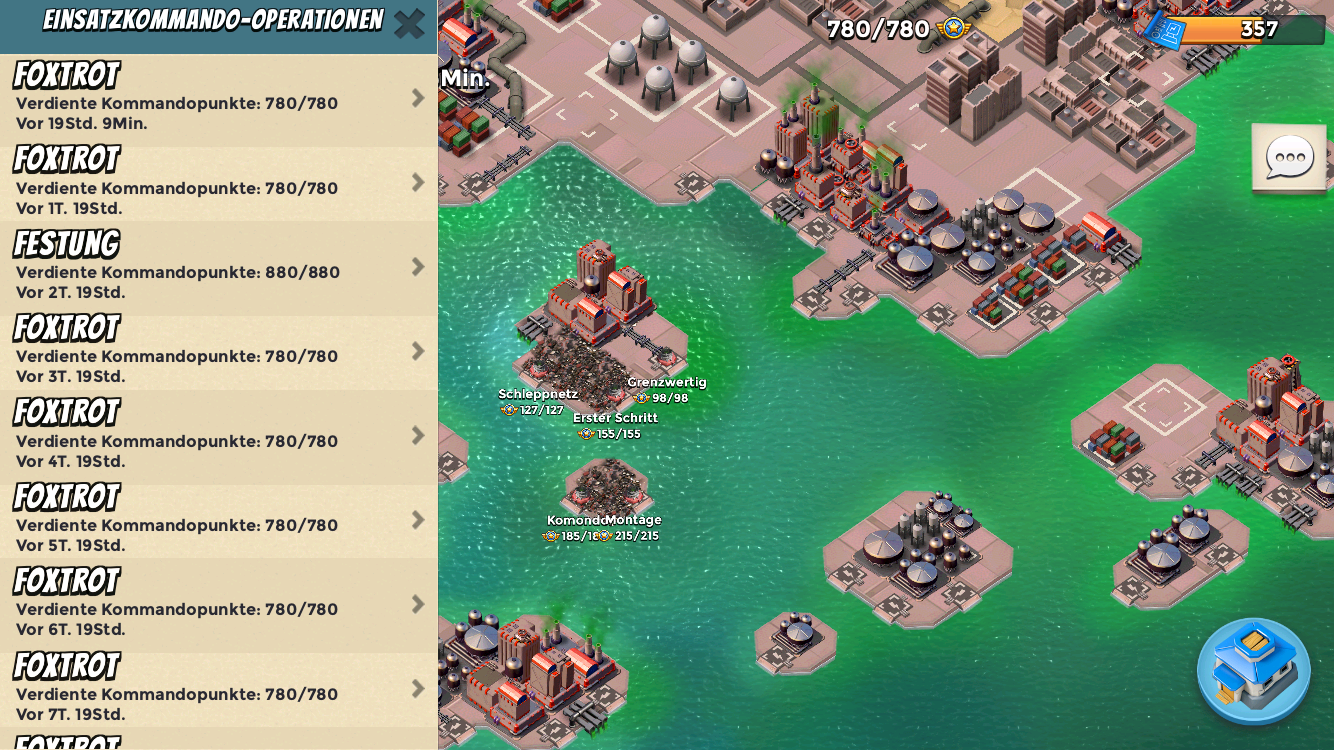The image size is (1334, 750).
Task: Tap the blueprint intel icon beside 357
Action: click(x=1166, y=30)
